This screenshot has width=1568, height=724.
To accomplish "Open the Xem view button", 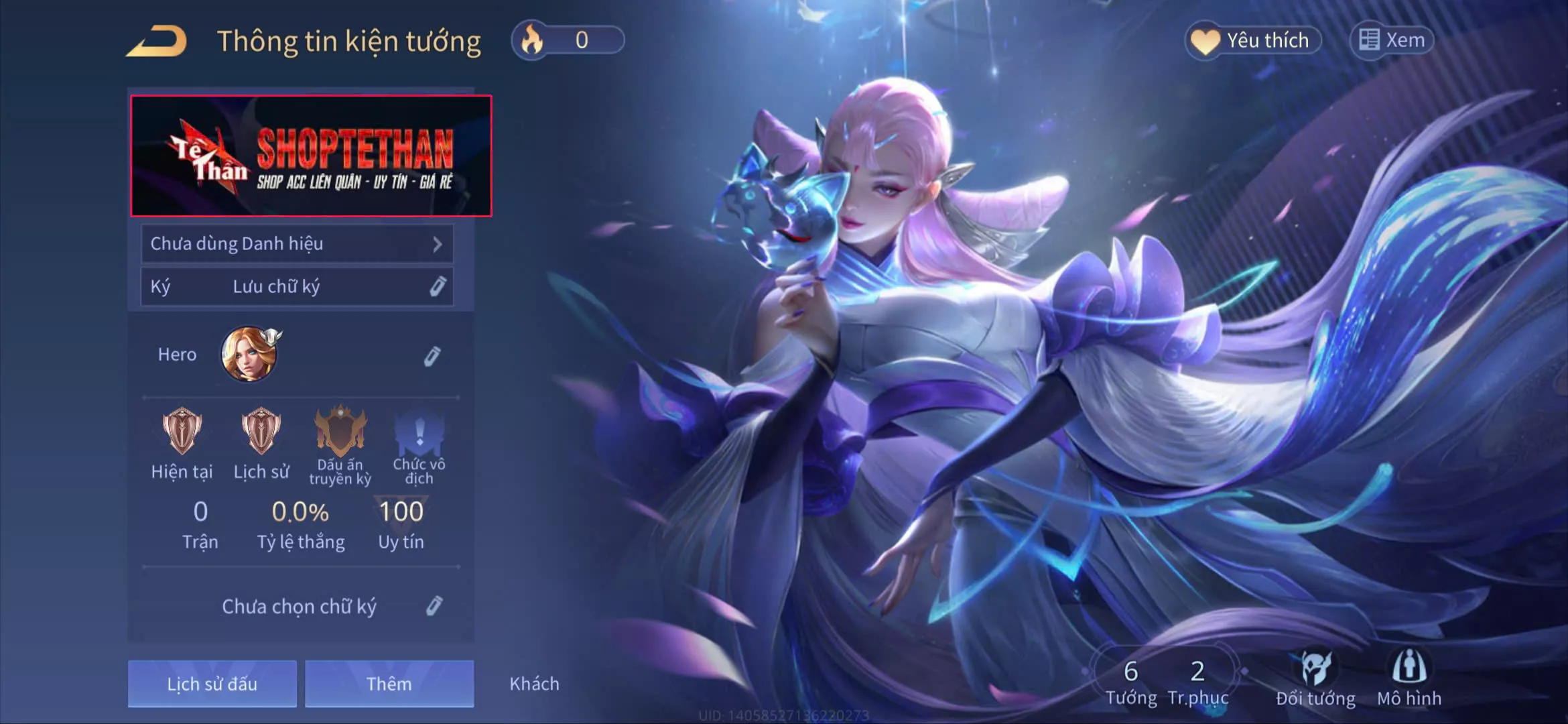I will coord(1392,40).
